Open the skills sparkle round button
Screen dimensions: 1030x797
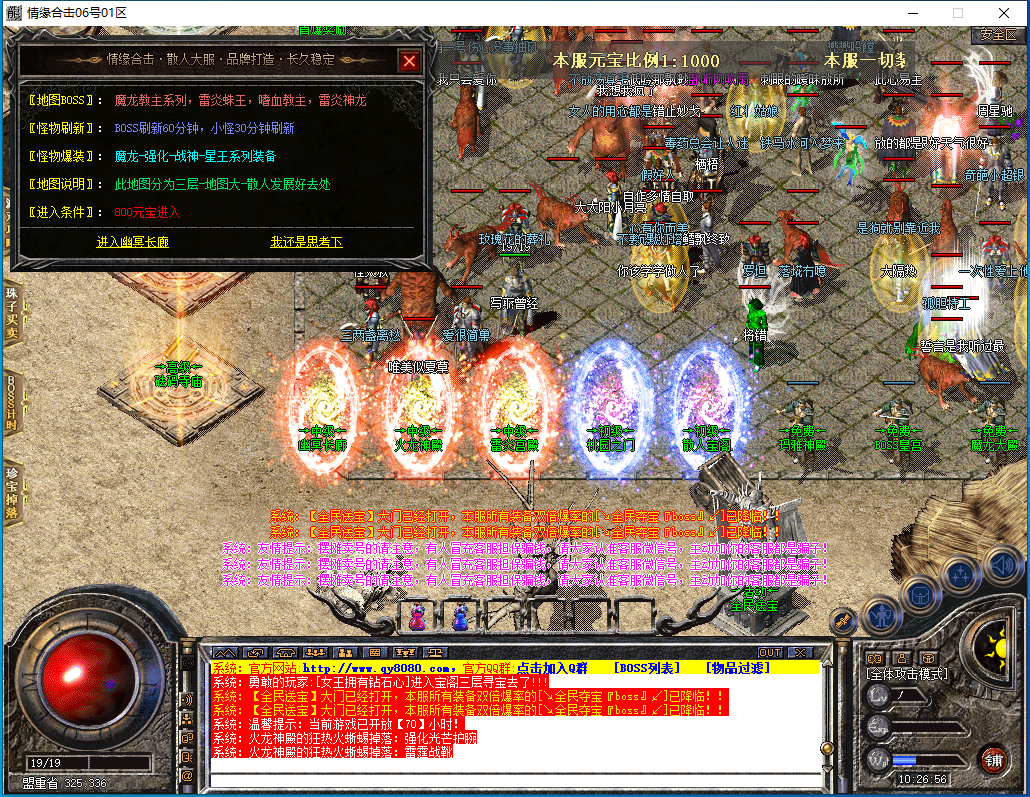pyautogui.click(x=961, y=575)
